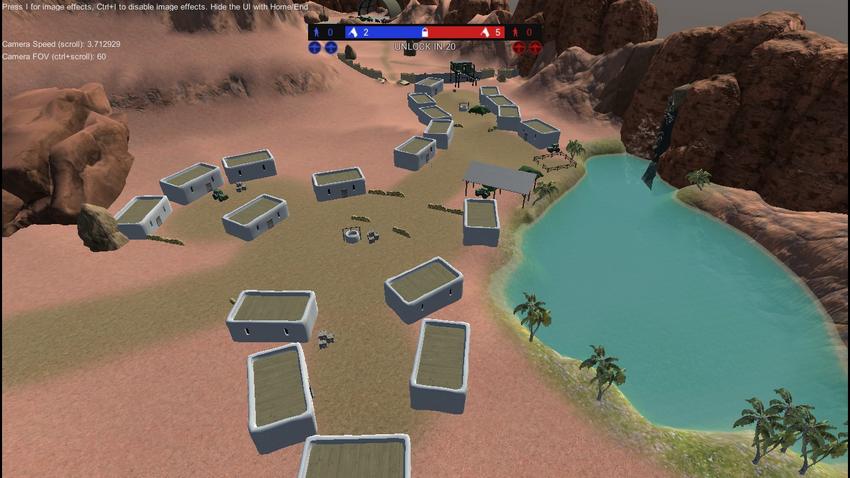This screenshot has width=850, height=478.
Task: Click the padlock icon in the score bar
Action: (x=425, y=32)
